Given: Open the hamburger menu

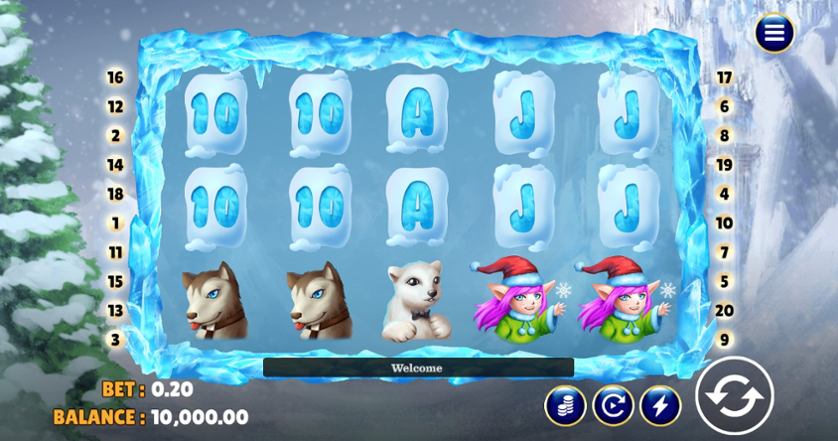Looking at the screenshot, I should point(773,33).
